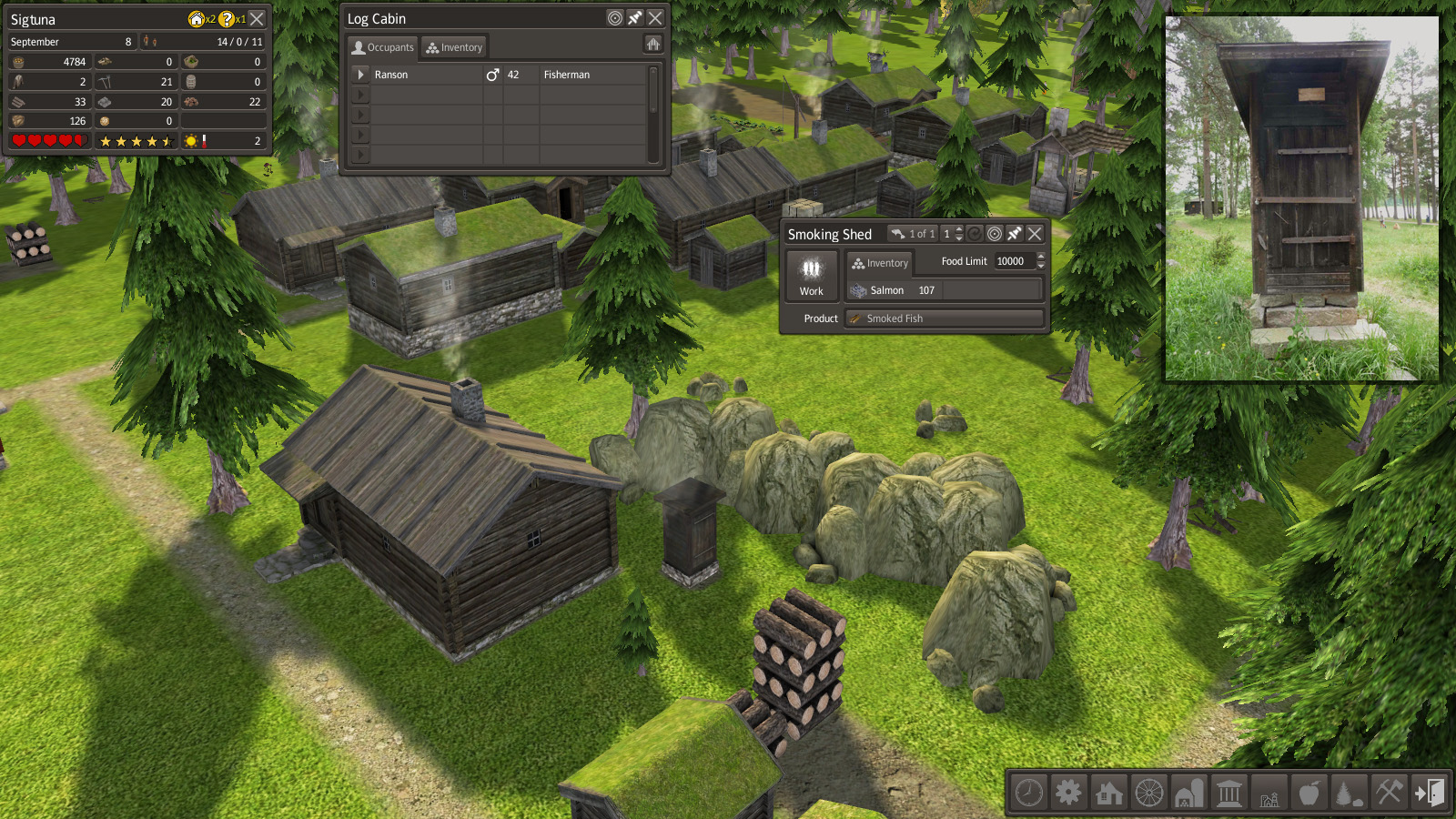Close the Smoking Shed window
This screenshot has width=1456, height=819.
pos(1035,234)
